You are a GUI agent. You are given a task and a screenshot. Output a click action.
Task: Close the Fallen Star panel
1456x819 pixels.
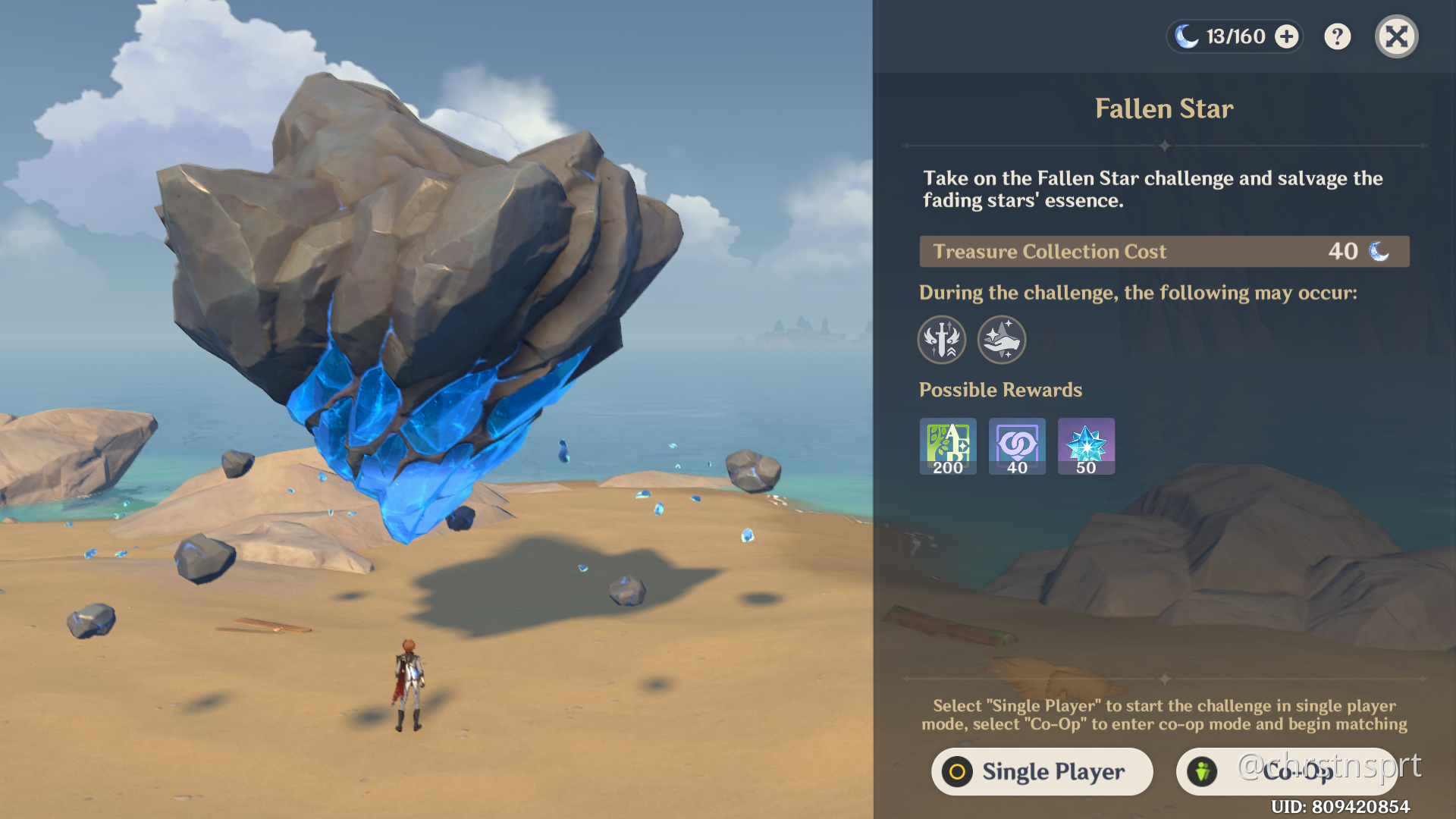click(x=1396, y=36)
